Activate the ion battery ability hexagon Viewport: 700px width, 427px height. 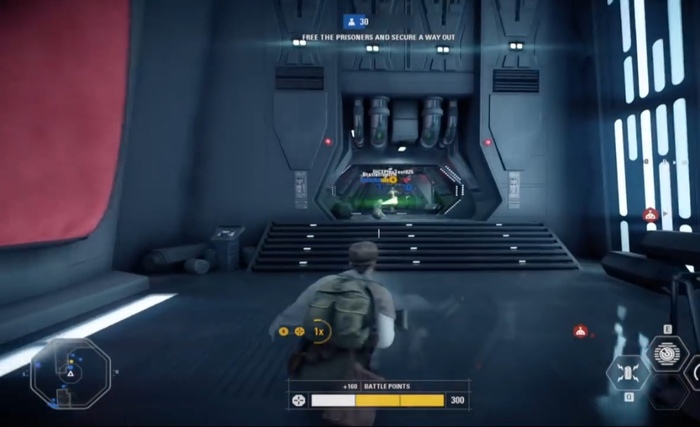[629, 373]
